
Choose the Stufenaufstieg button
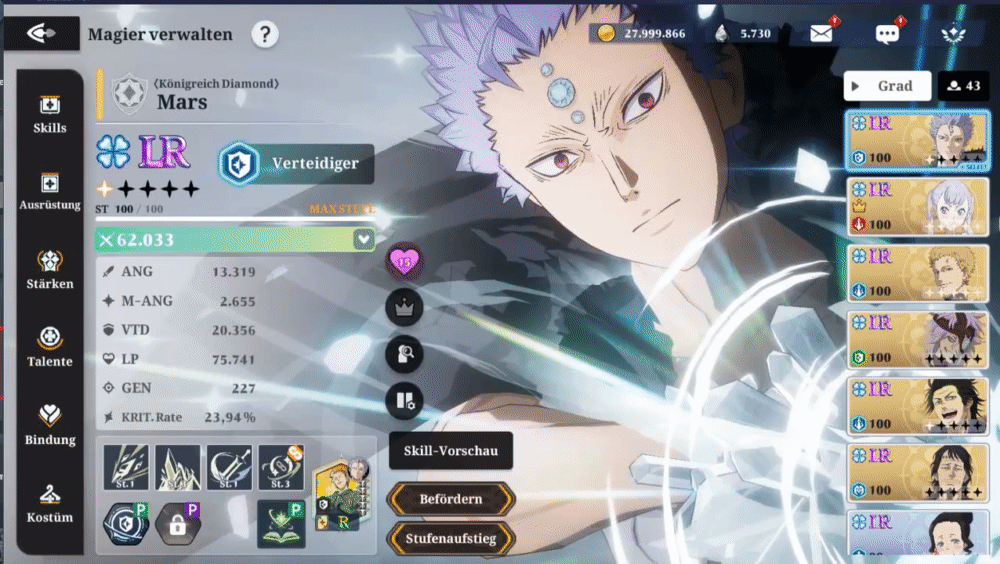coord(451,539)
